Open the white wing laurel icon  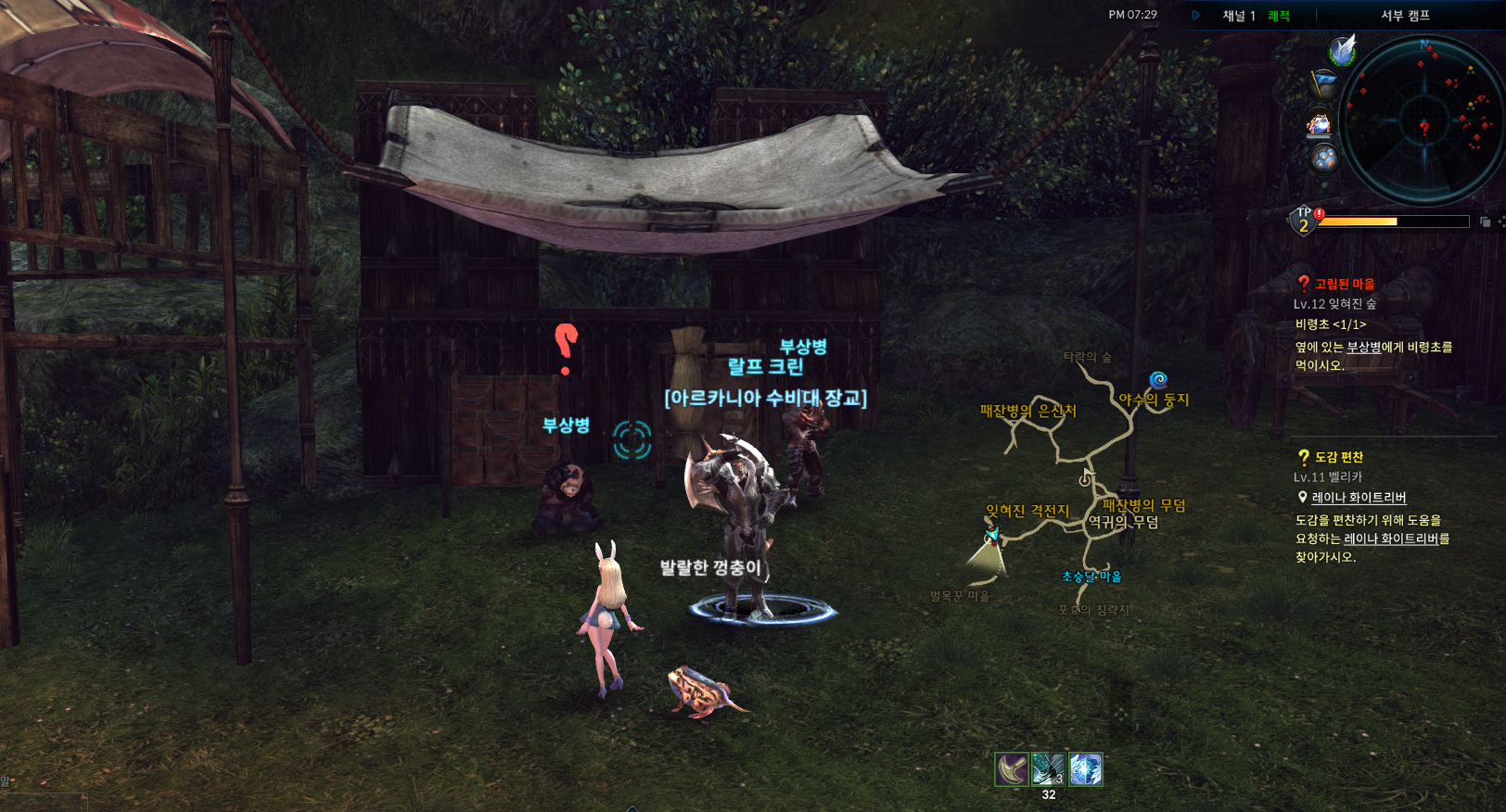pyautogui.click(x=1342, y=50)
